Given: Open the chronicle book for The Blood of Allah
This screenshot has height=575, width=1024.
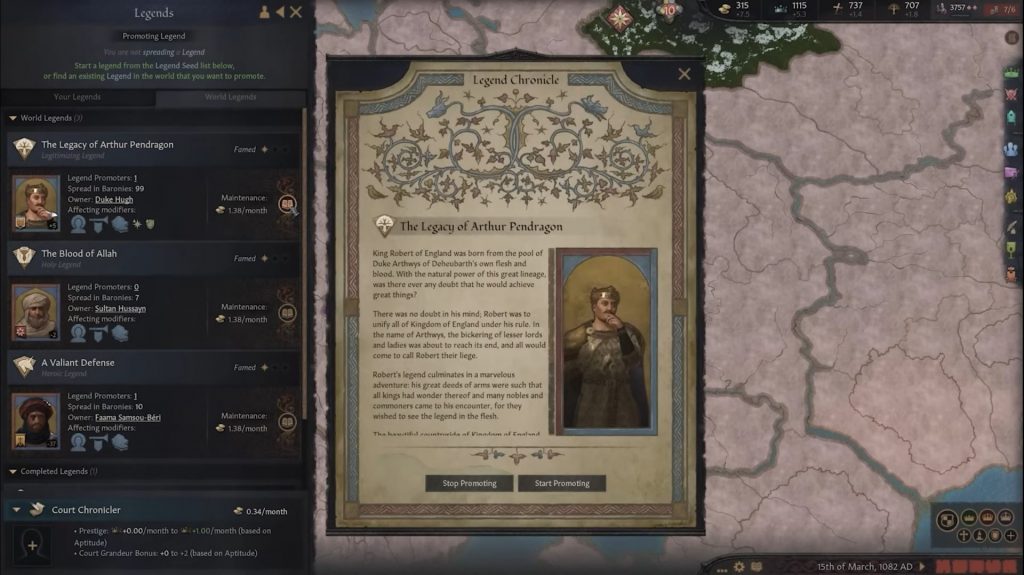Looking at the screenshot, I should click(x=287, y=313).
